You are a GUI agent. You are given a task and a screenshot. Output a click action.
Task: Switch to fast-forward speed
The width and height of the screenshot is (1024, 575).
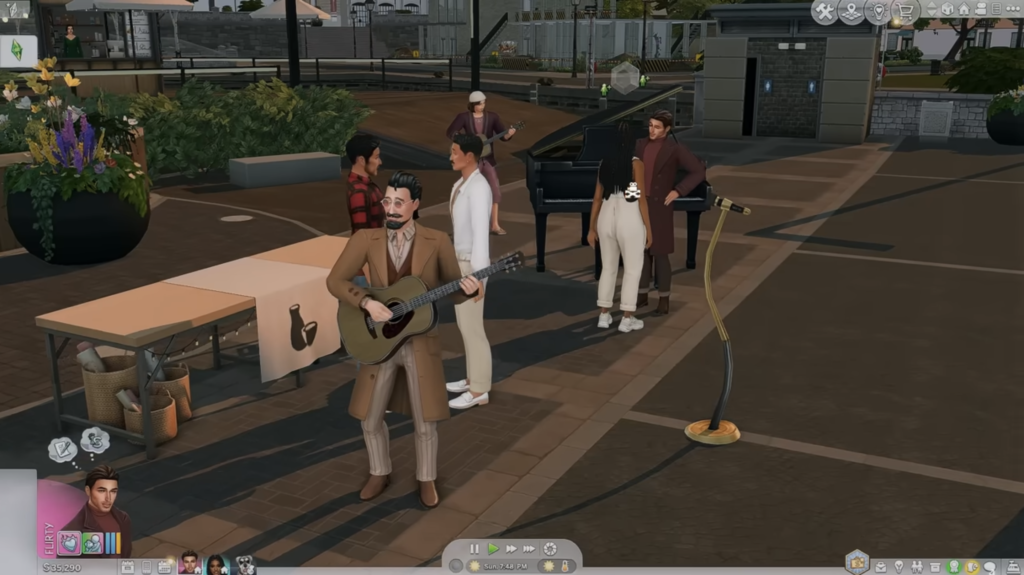coord(510,549)
